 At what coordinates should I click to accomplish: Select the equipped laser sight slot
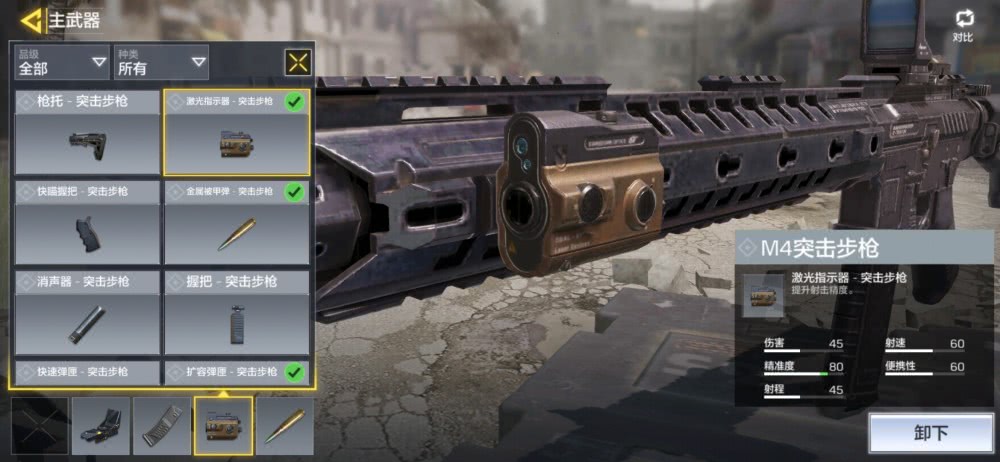(223, 426)
